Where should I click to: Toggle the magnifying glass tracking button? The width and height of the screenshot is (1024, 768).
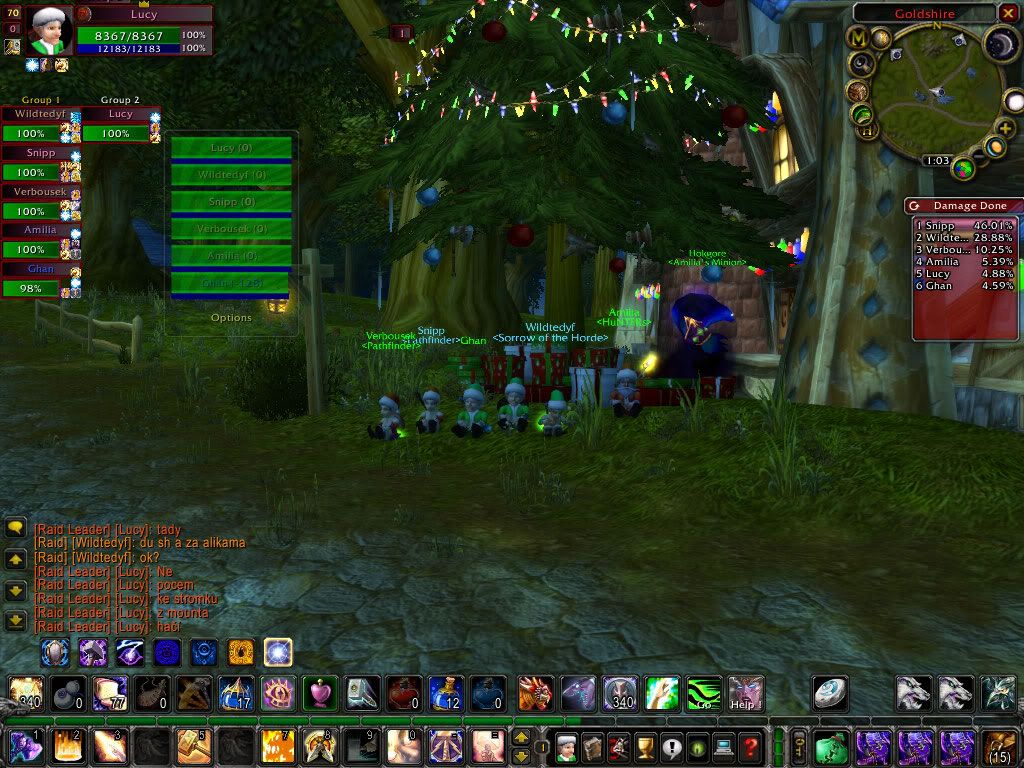(x=861, y=65)
